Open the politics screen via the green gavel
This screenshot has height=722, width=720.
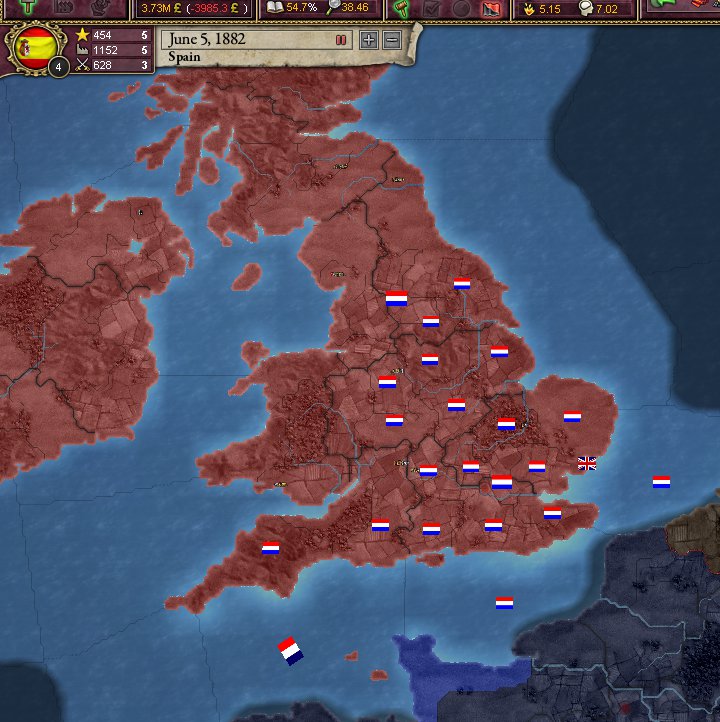point(401,8)
